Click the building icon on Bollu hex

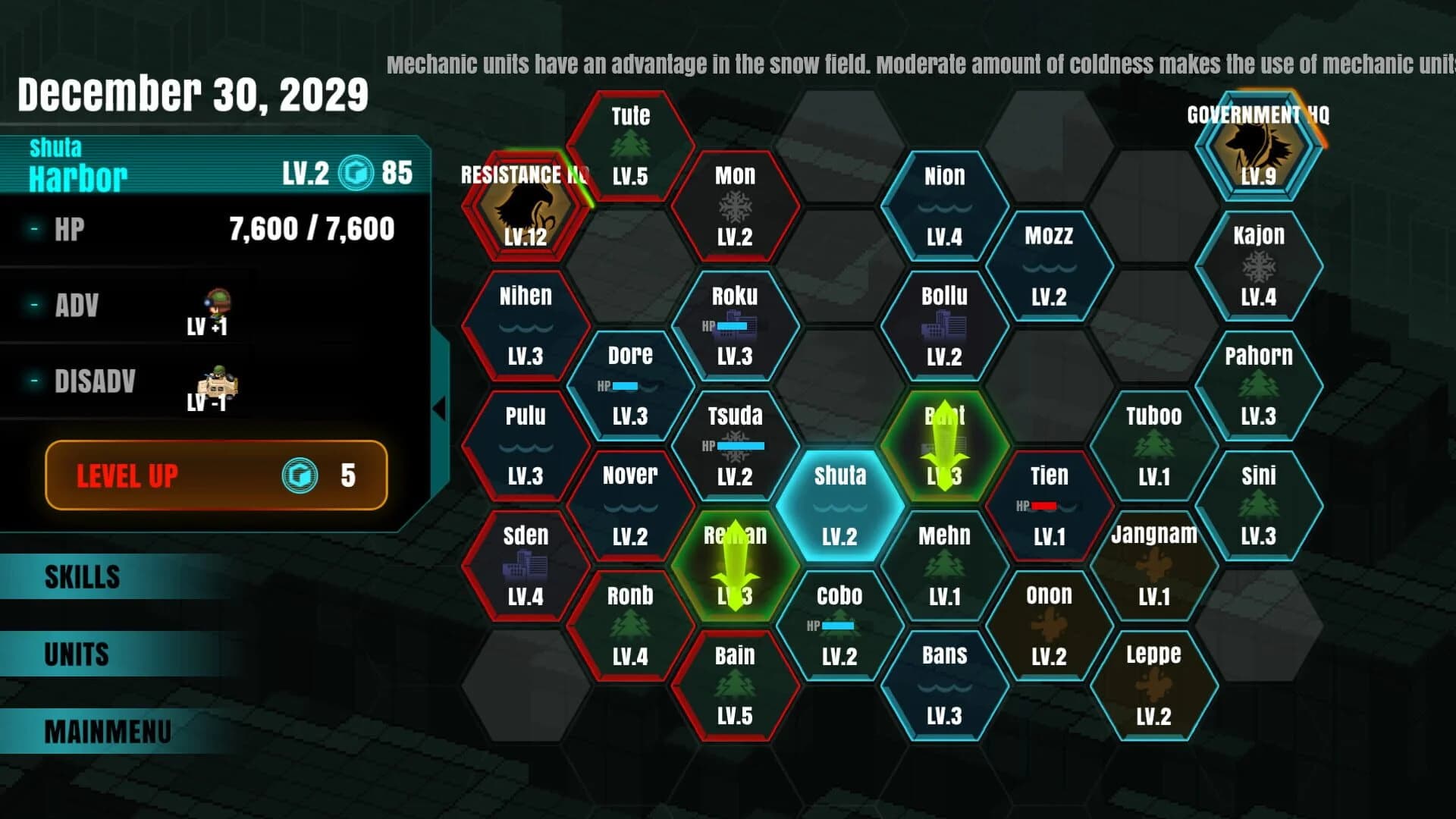[x=943, y=325]
